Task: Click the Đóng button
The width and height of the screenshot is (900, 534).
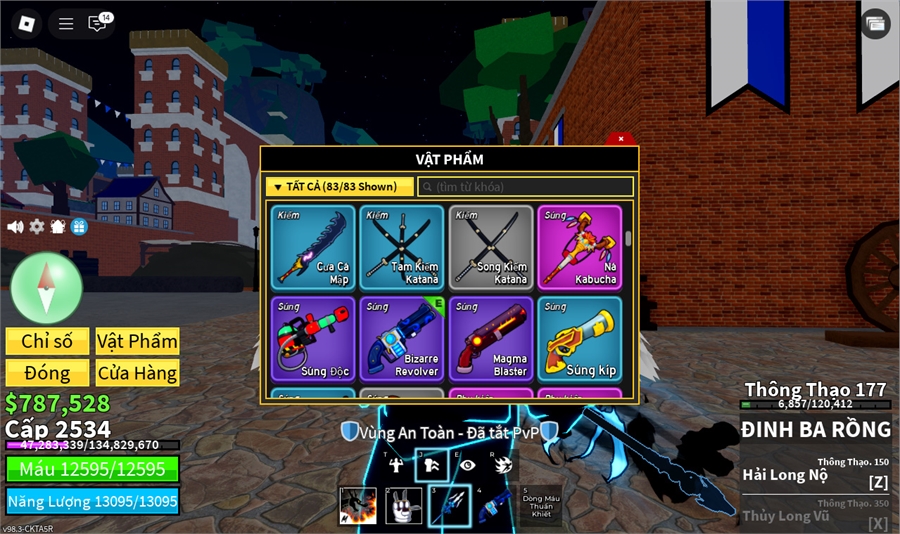Action: pos(47,373)
